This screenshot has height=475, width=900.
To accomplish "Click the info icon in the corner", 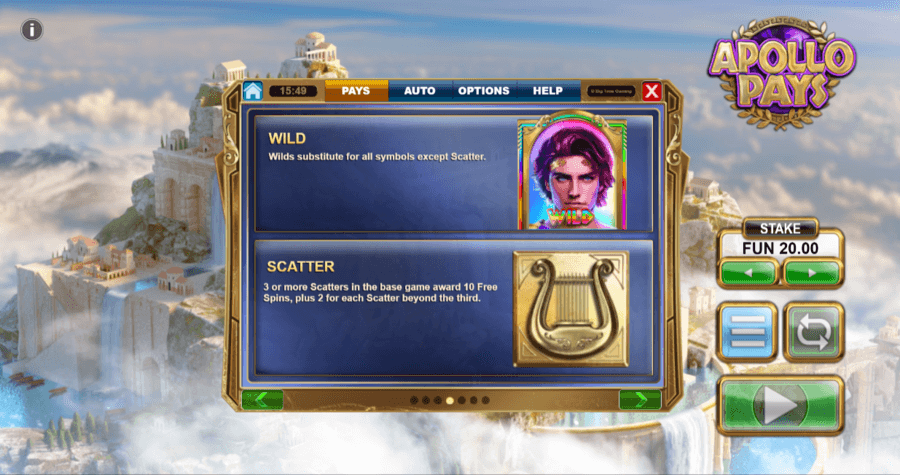I will 32,29.
